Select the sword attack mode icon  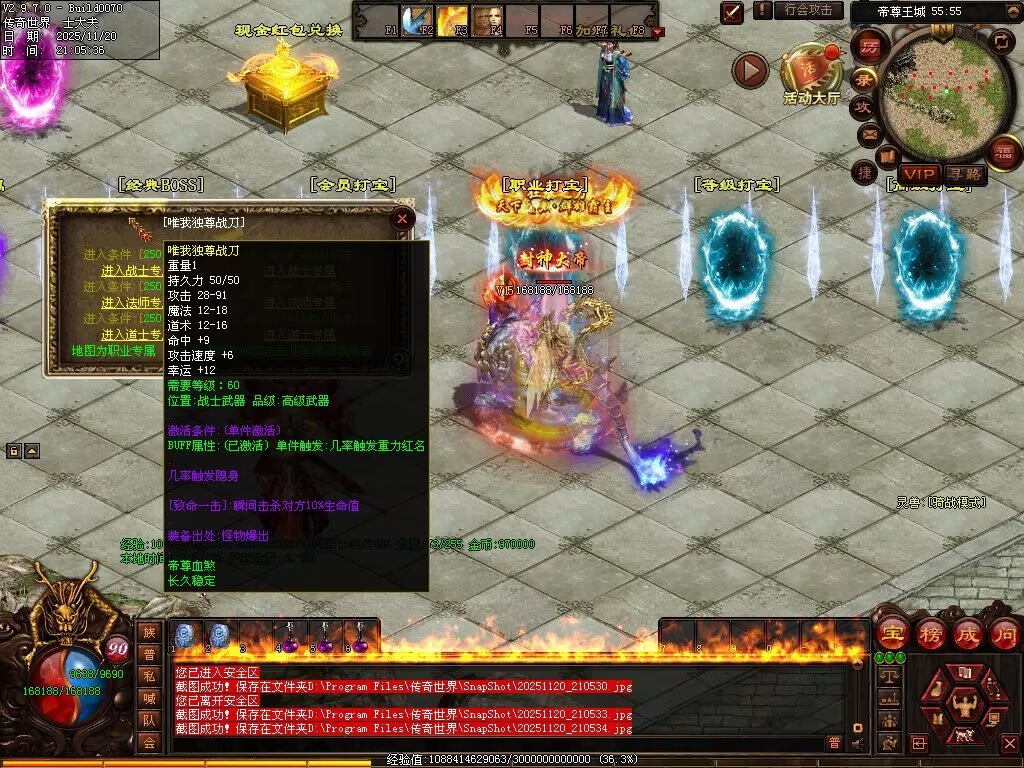coord(733,13)
